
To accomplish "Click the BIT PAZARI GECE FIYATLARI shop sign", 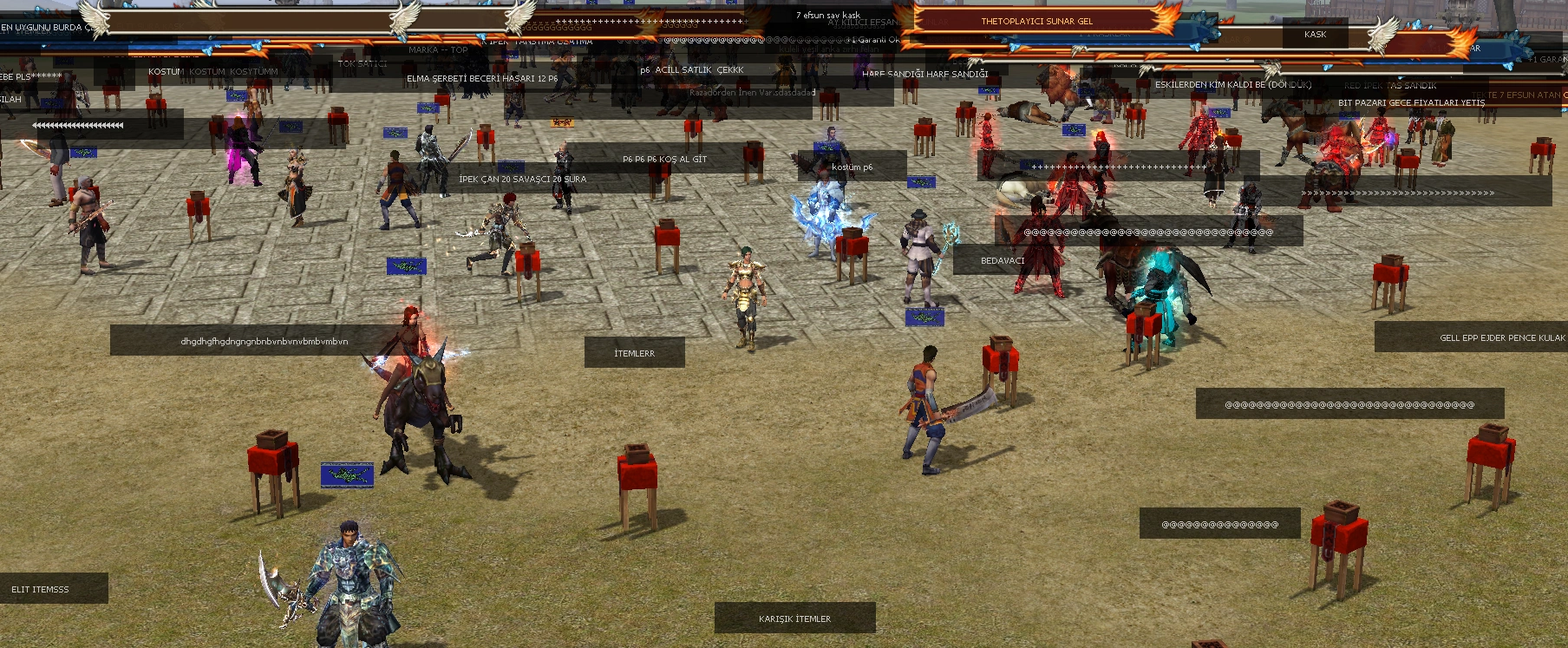I will (x=1411, y=102).
